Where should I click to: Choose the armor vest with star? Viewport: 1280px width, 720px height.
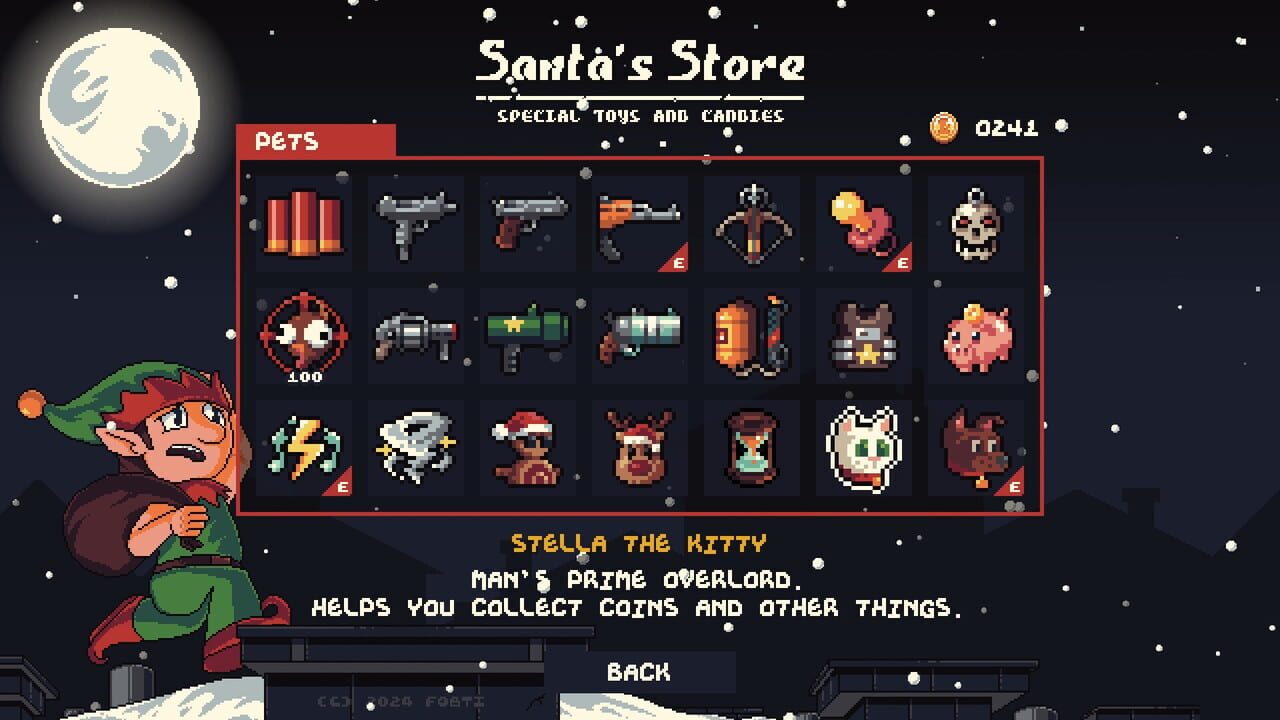(863, 336)
